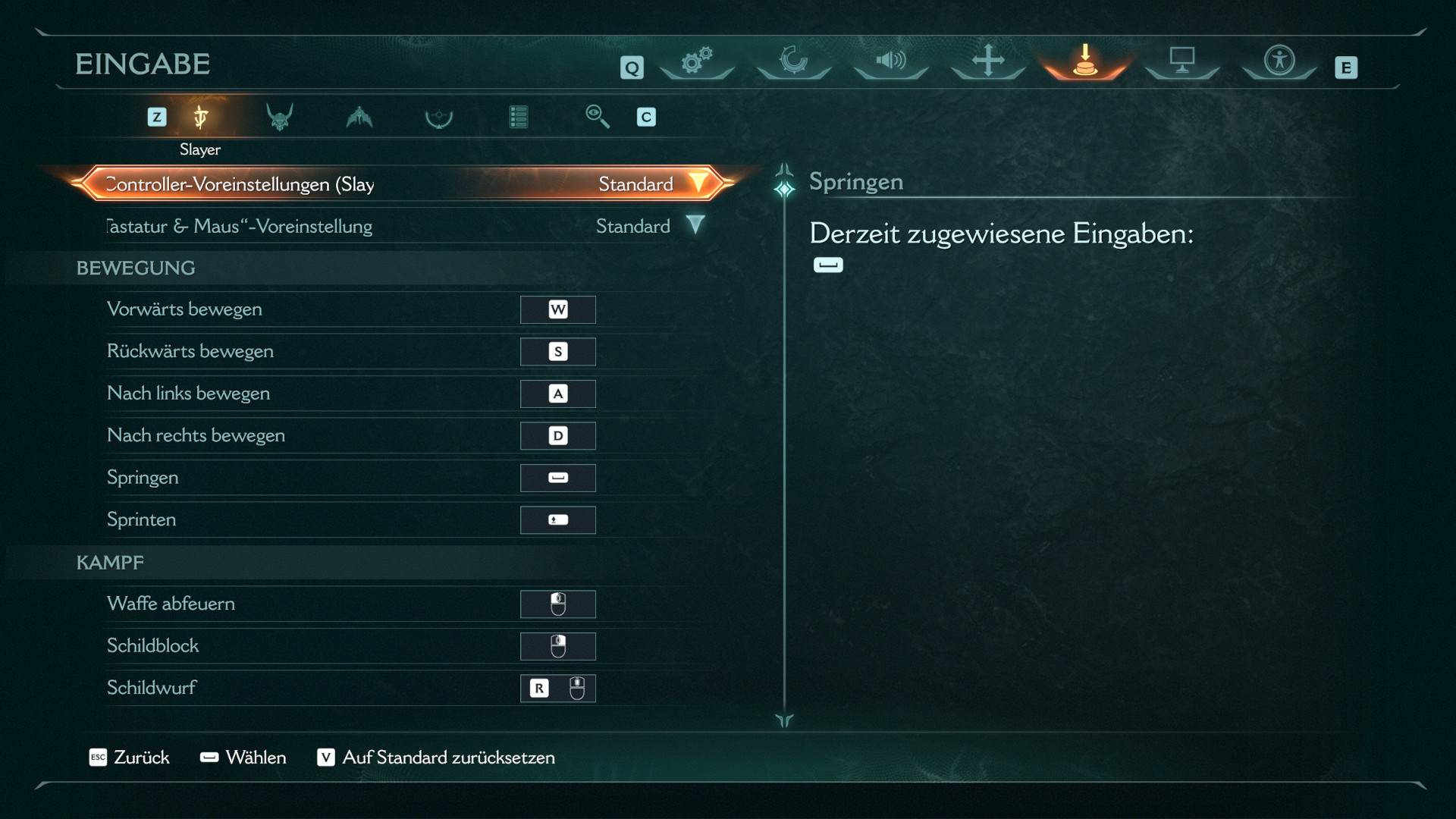
Task: Switch to the crosshair-arrows settings tab
Action: point(987,61)
